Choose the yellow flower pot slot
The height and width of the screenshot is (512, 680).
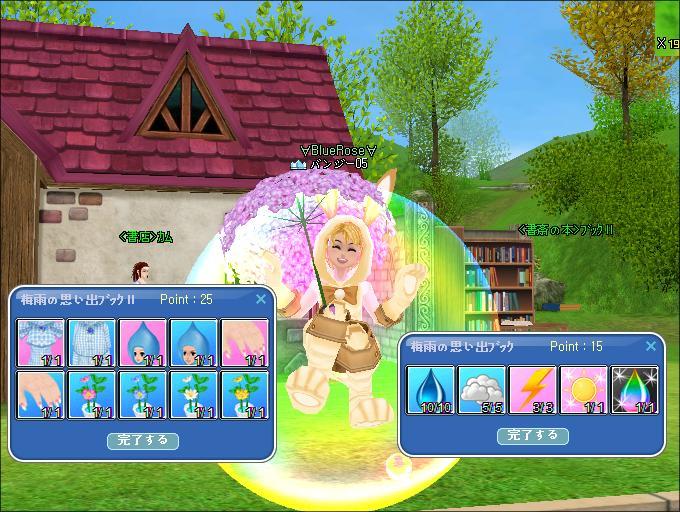coord(245,394)
